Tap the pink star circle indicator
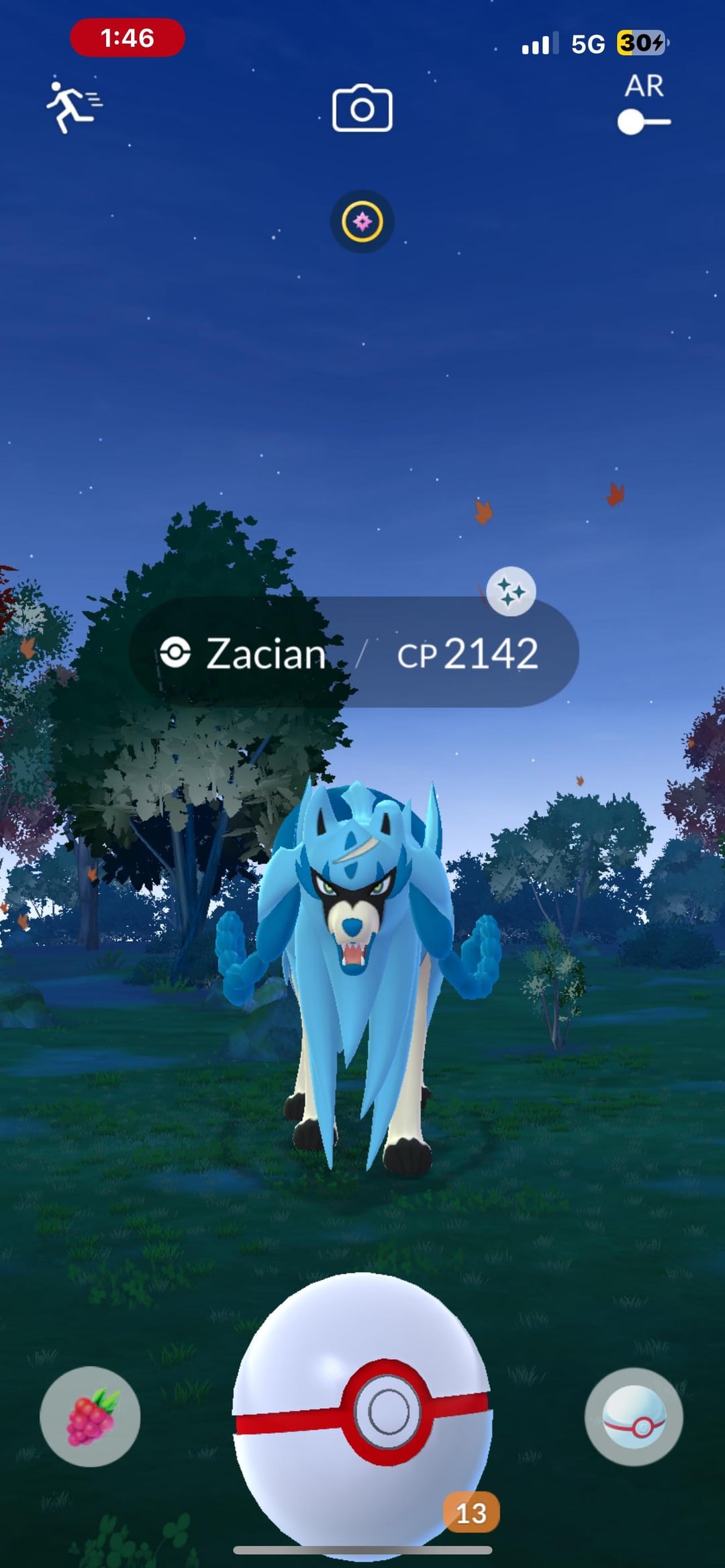This screenshot has height=1568, width=725. 362,222
